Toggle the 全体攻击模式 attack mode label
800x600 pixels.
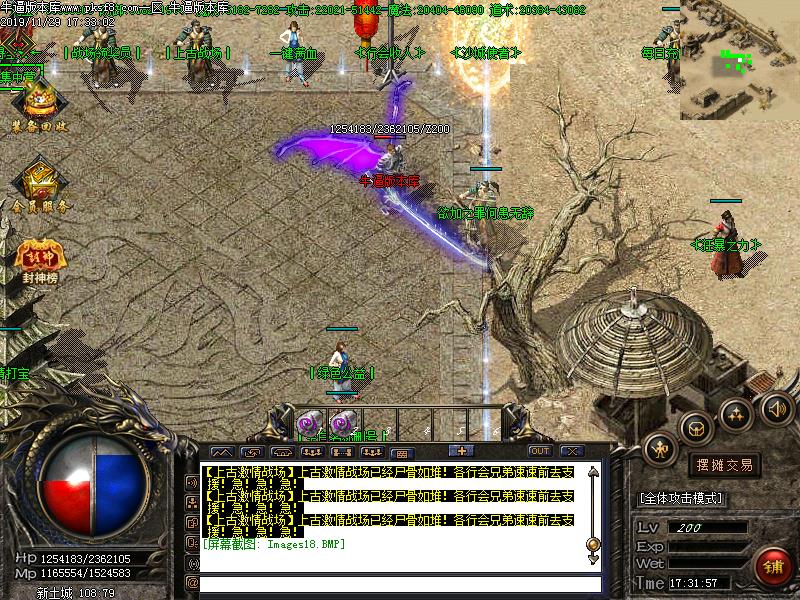pyautogui.click(x=681, y=498)
